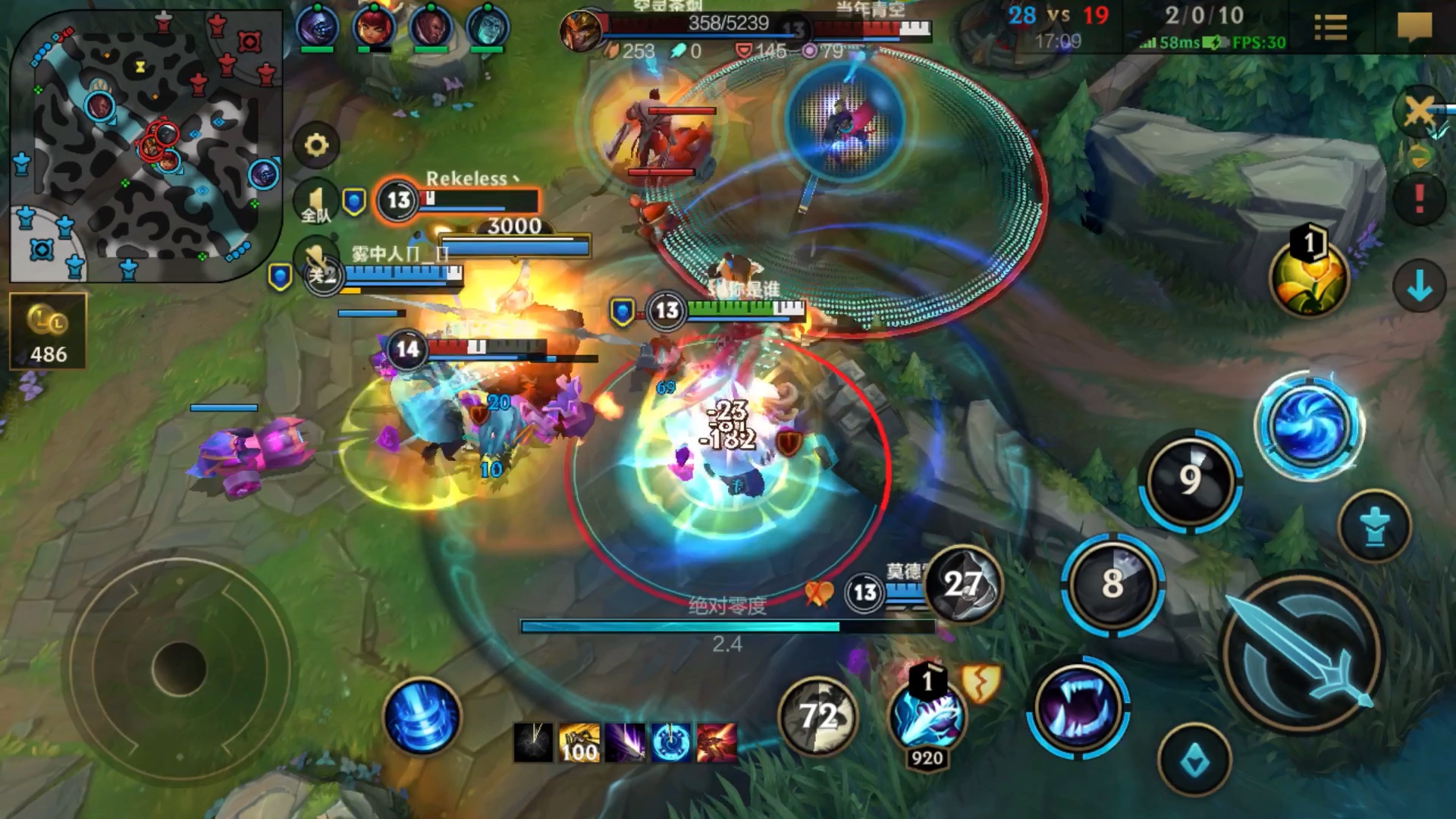The height and width of the screenshot is (819, 1456).
Task: Open the gold shop showing 486
Action: (49, 331)
